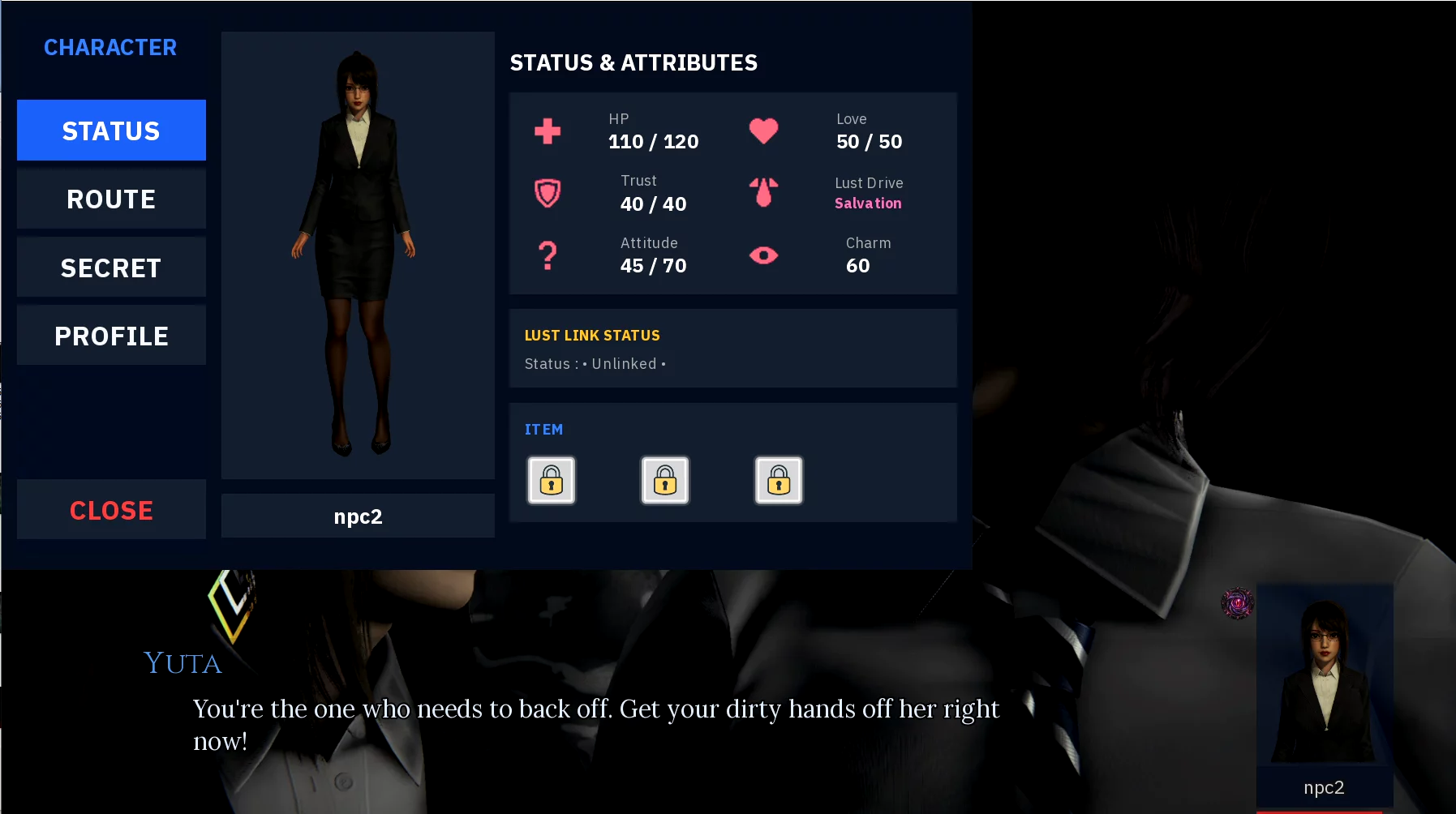Open the ROUTE tab
The height and width of the screenshot is (814, 1456).
click(111, 199)
